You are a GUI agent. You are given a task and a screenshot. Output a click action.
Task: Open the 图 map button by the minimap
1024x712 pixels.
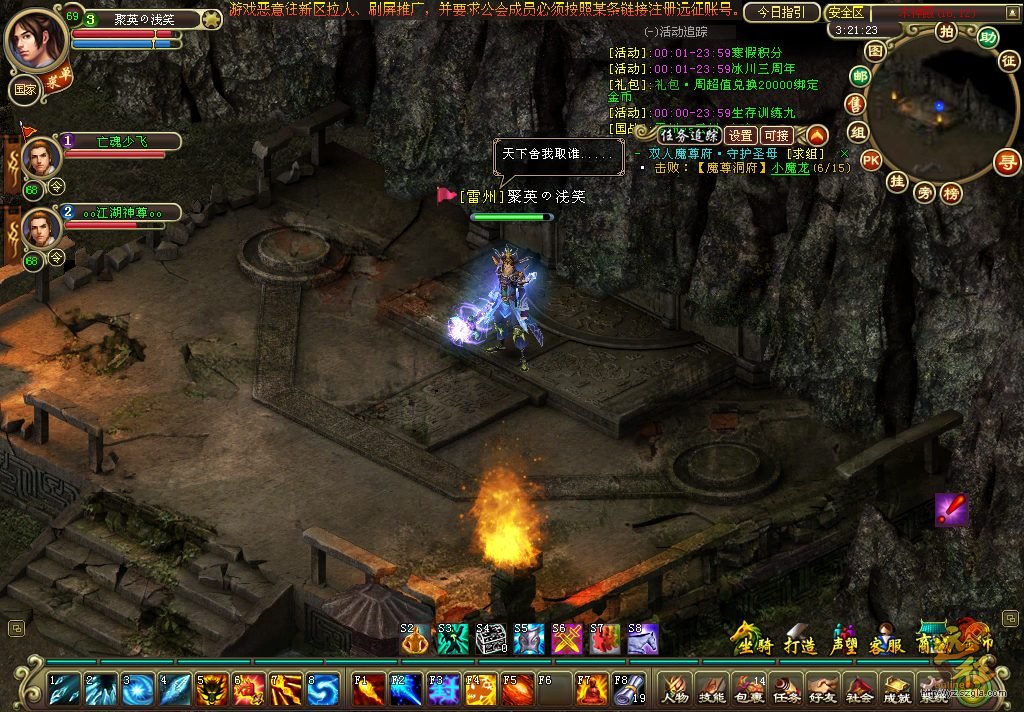point(875,50)
